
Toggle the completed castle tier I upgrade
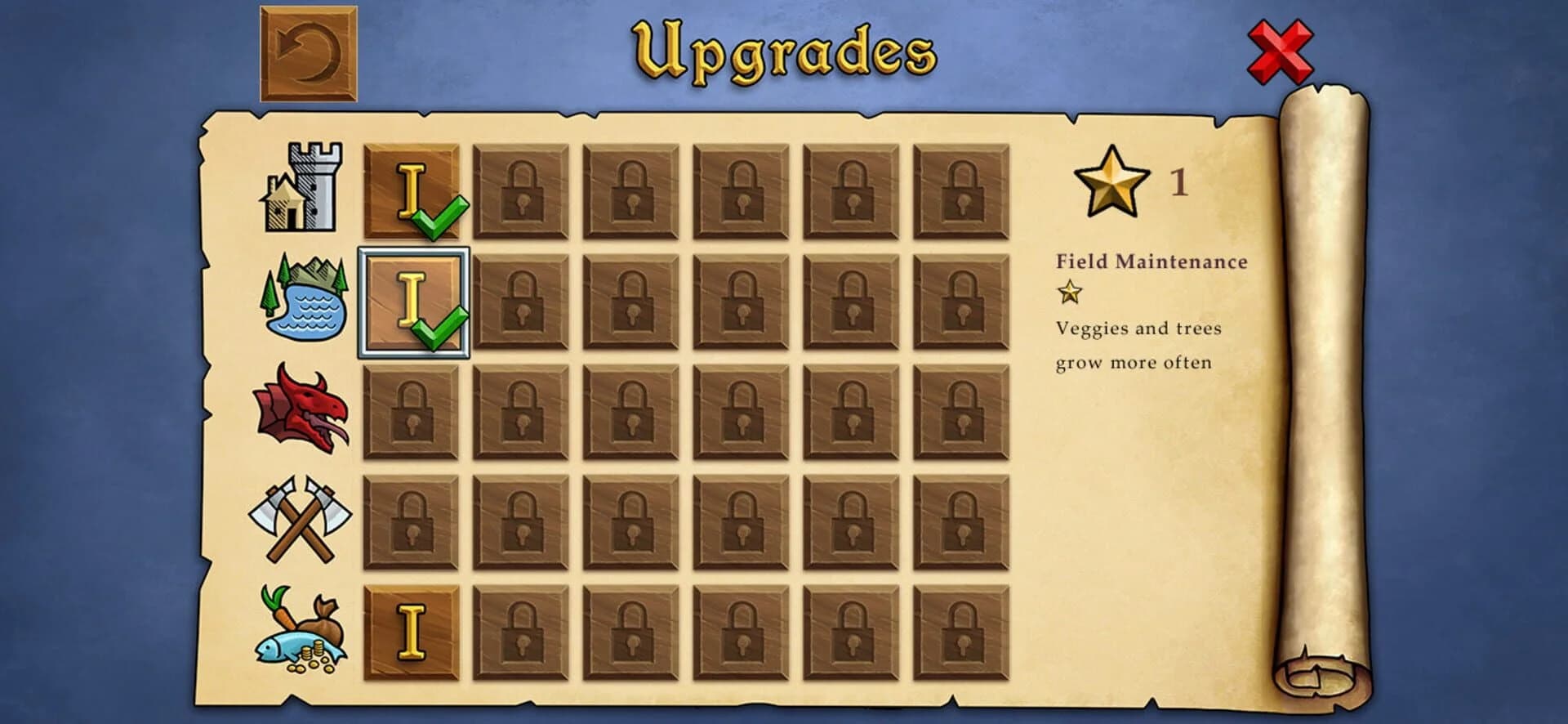412,192
